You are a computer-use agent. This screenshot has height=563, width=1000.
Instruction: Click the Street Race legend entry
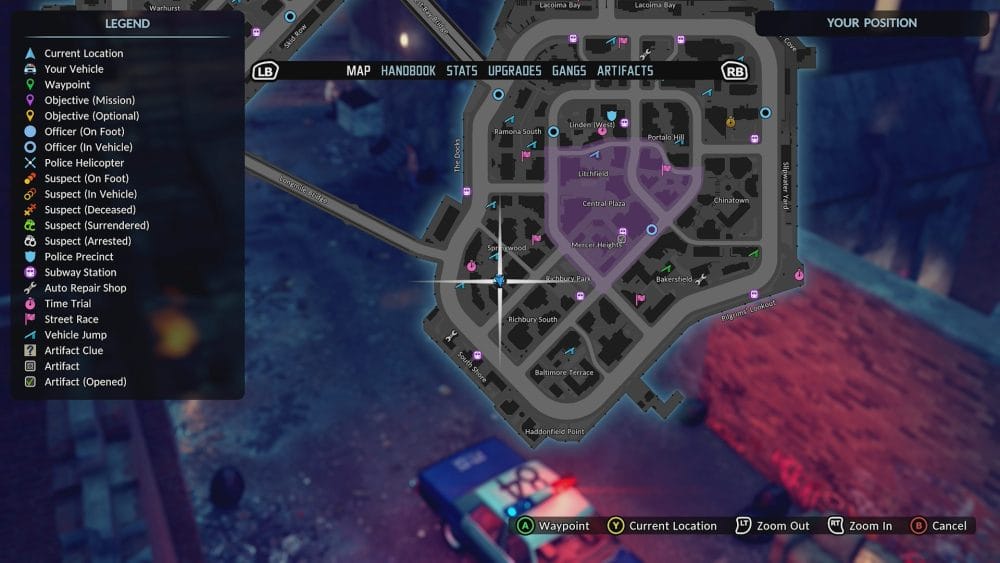(71, 319)
